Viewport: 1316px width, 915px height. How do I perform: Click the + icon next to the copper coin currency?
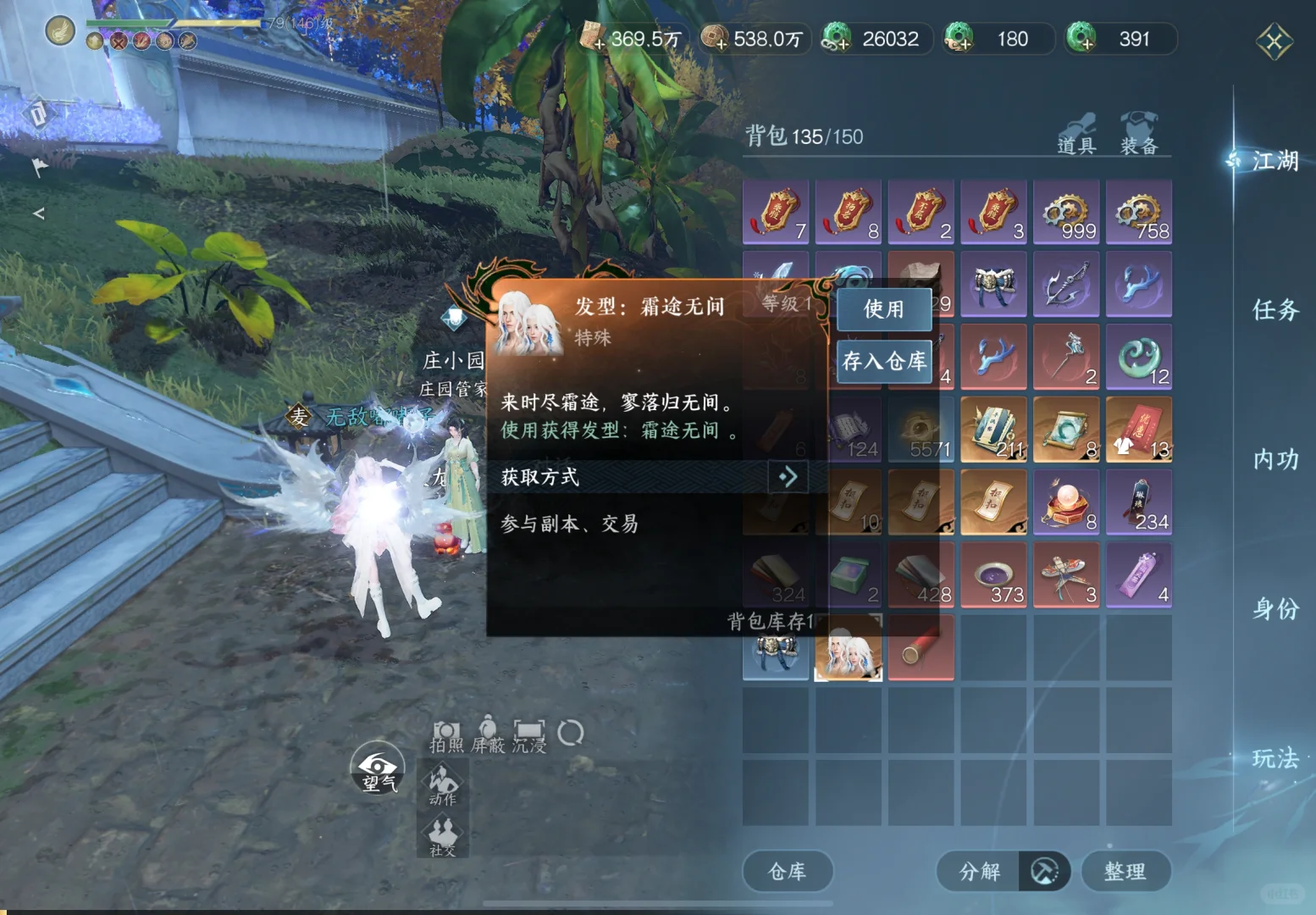721,44
